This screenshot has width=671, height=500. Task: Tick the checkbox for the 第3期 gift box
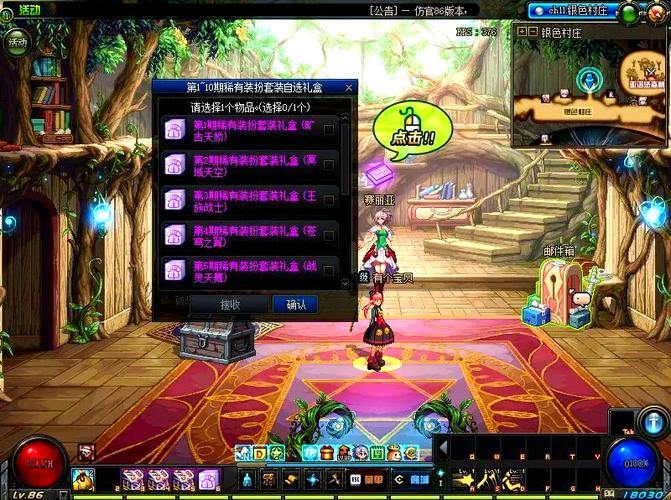(x=329, y=199)
